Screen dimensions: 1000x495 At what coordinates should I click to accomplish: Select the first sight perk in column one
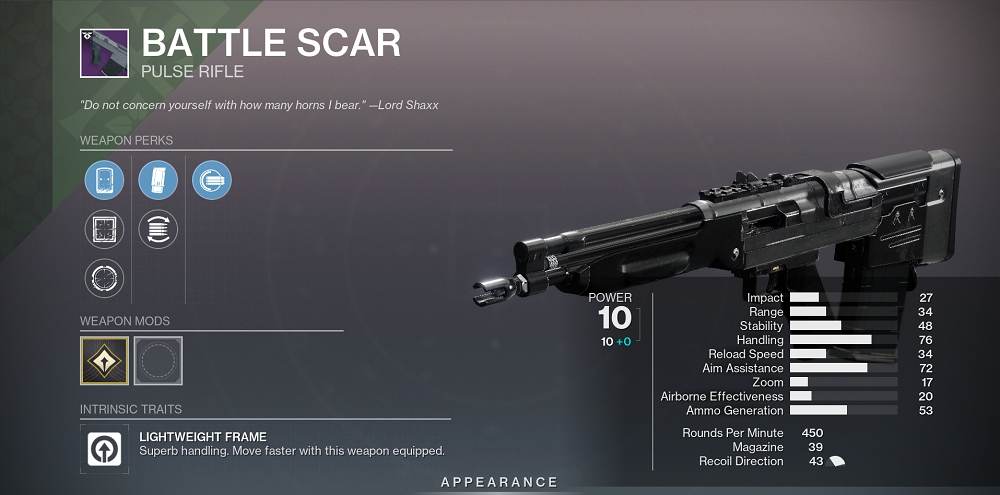coord(104,181)
